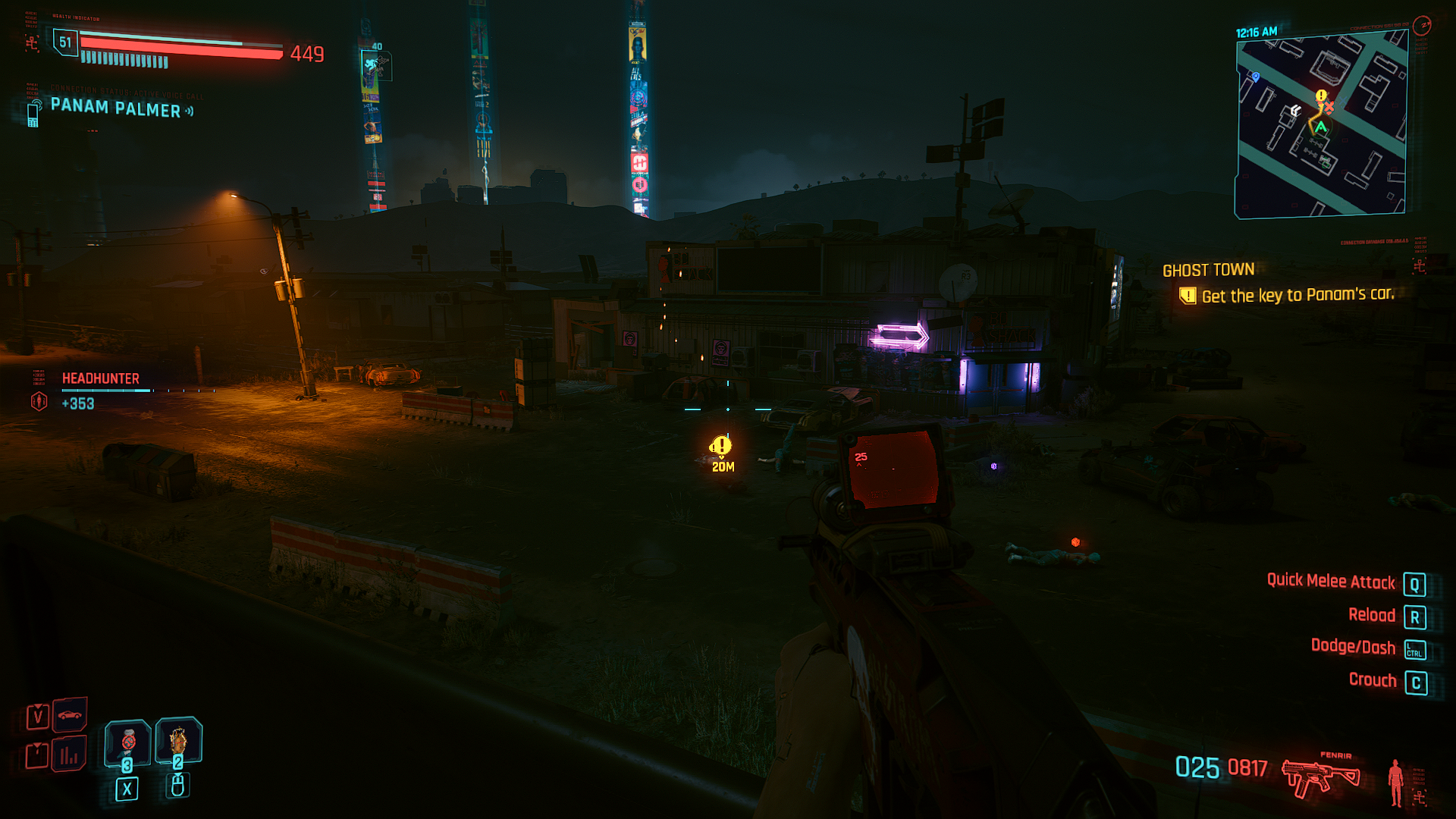Viewport: 1456px width, 819px height.
Task: Select the call vehicle car icon
Action: tap(70, 714)
